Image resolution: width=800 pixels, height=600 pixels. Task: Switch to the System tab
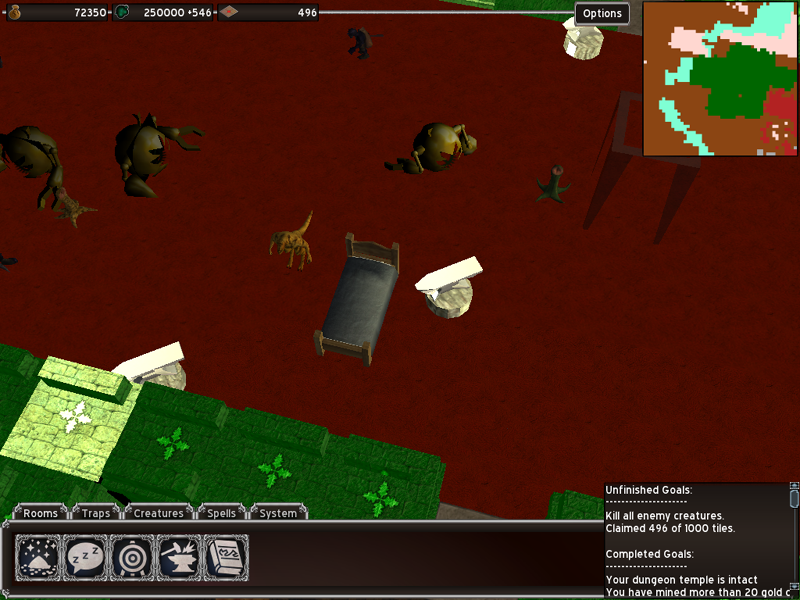click(278, 513)
